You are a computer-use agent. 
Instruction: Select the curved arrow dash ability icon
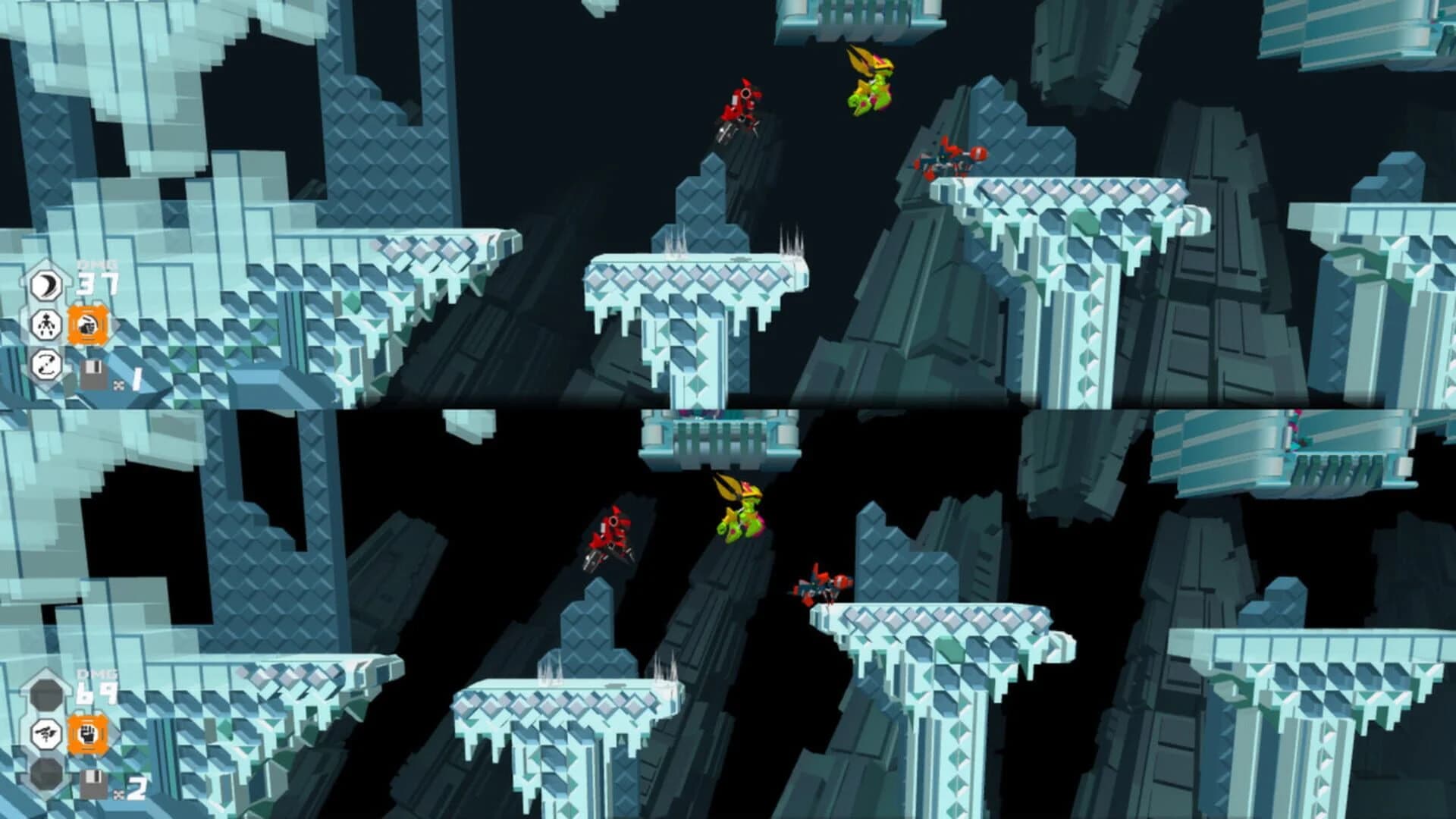(47, 364)
